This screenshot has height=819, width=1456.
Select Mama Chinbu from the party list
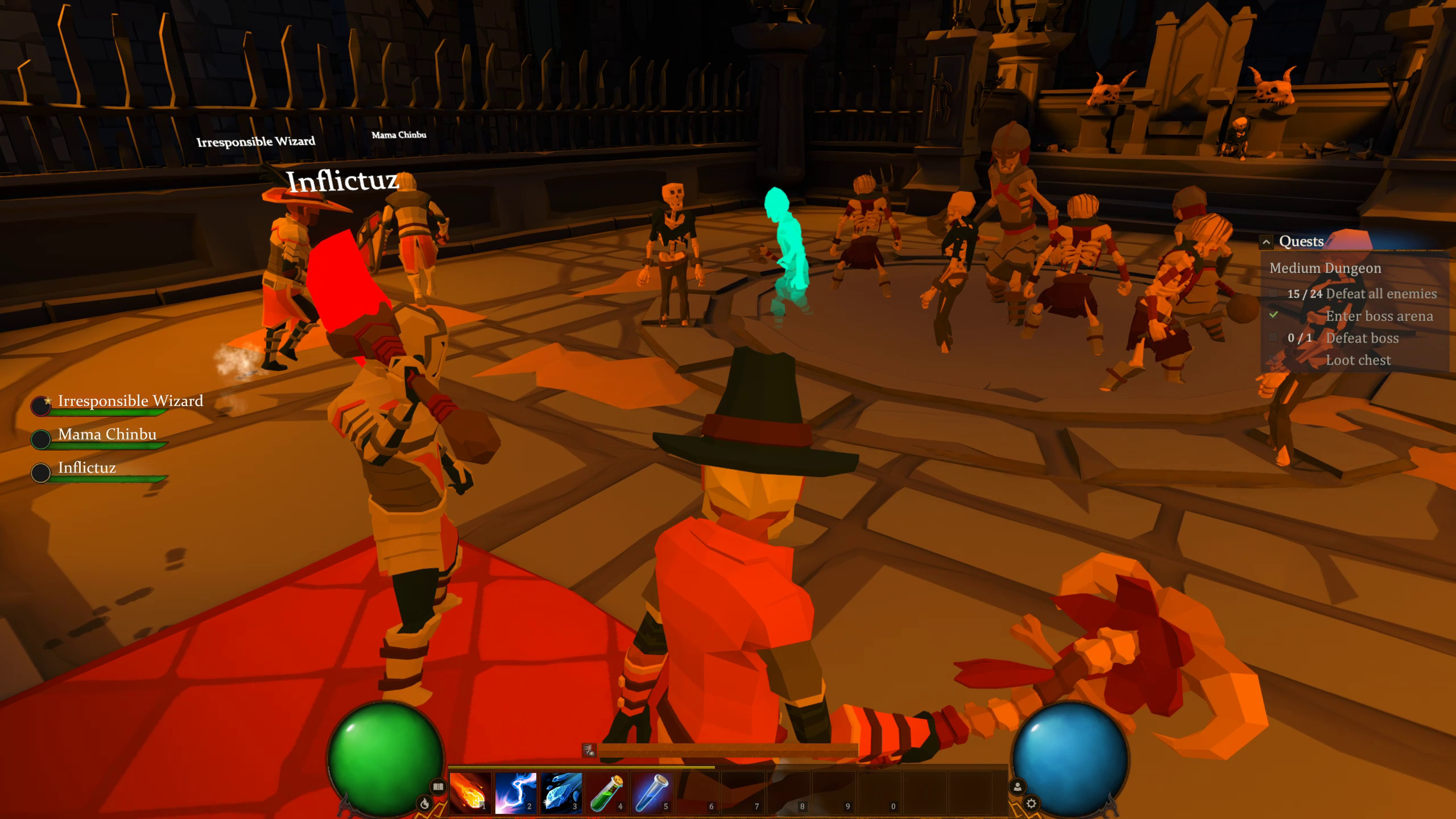(107, 434)
